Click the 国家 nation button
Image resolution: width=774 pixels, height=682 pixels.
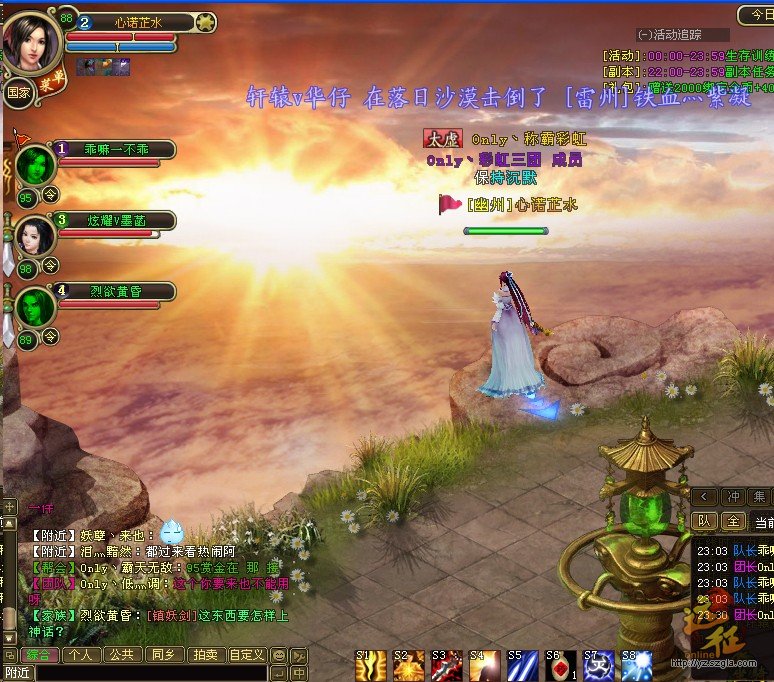click(x=18, y=93)
